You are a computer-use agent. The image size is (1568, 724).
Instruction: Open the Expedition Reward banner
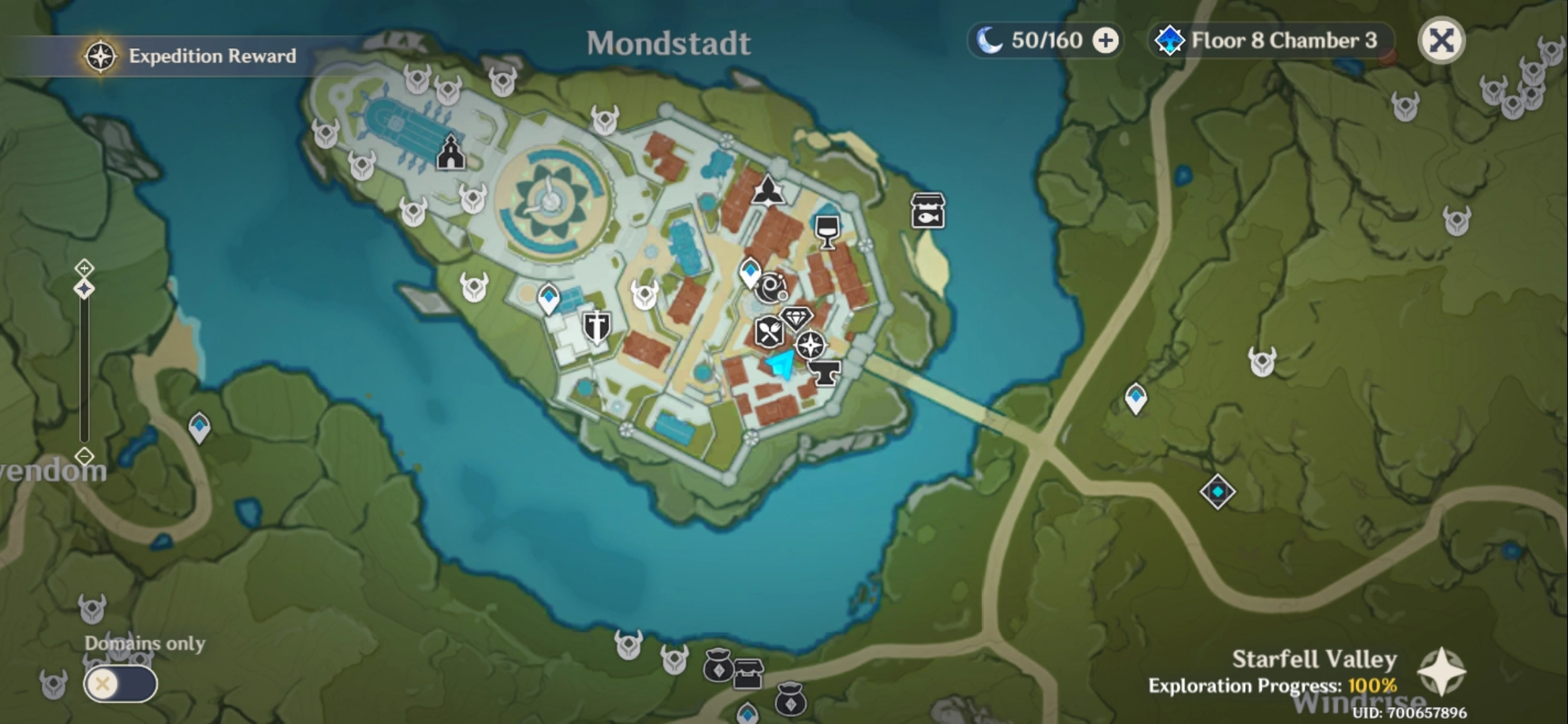pos(188,55)
